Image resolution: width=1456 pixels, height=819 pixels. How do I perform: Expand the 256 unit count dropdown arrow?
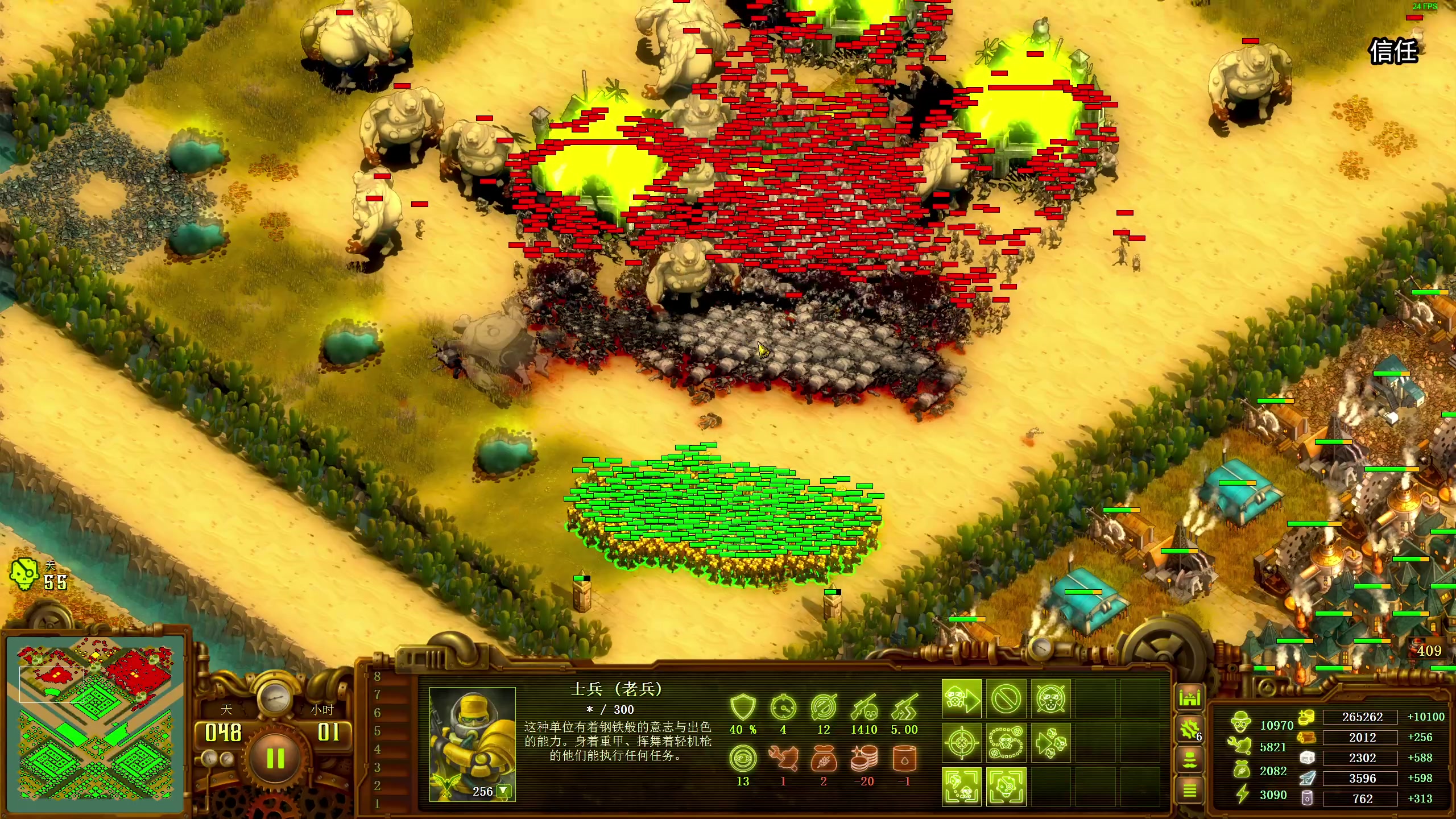(503, 791)
